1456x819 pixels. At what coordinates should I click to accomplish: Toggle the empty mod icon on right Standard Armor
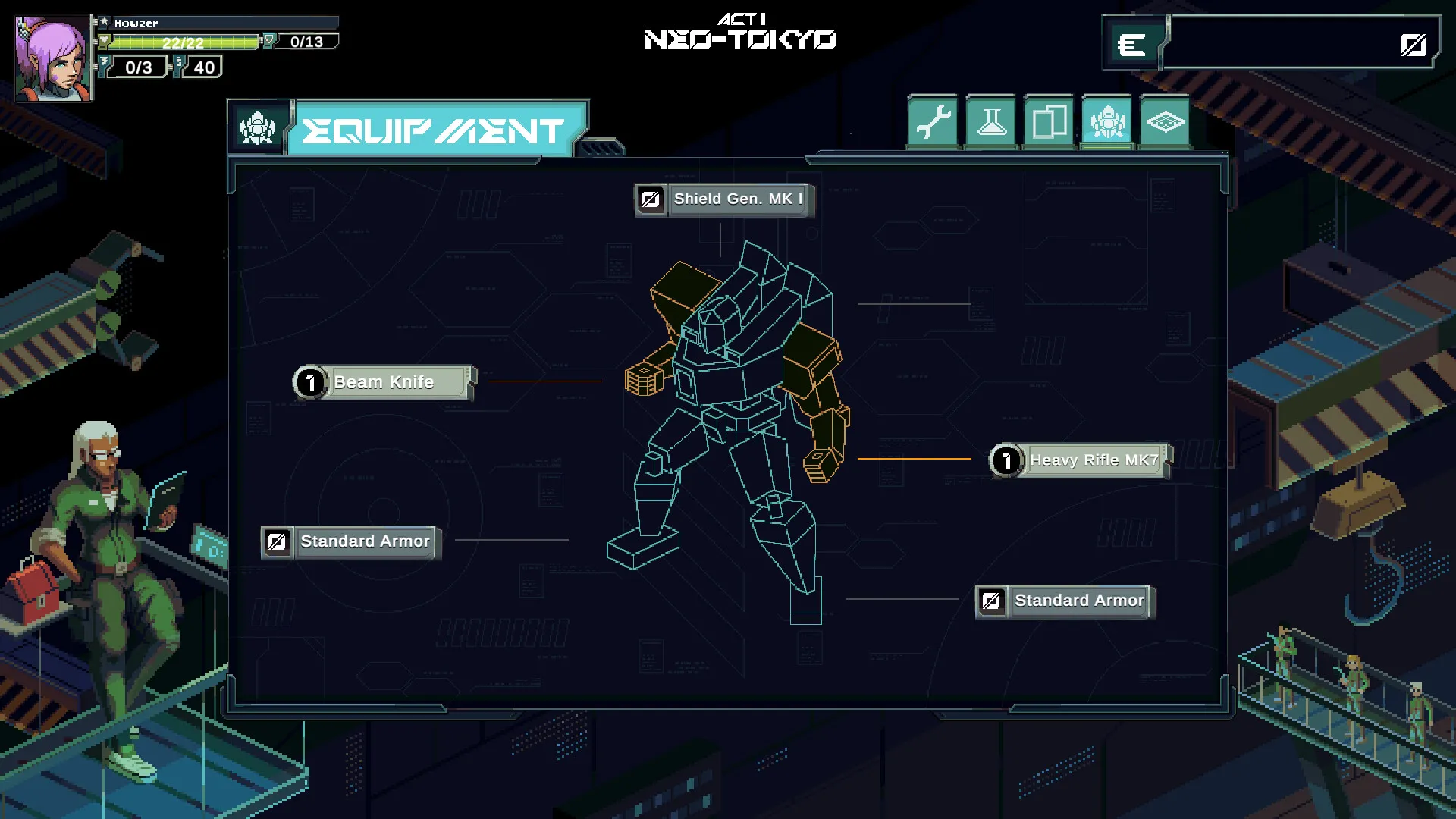click(991, 601)
